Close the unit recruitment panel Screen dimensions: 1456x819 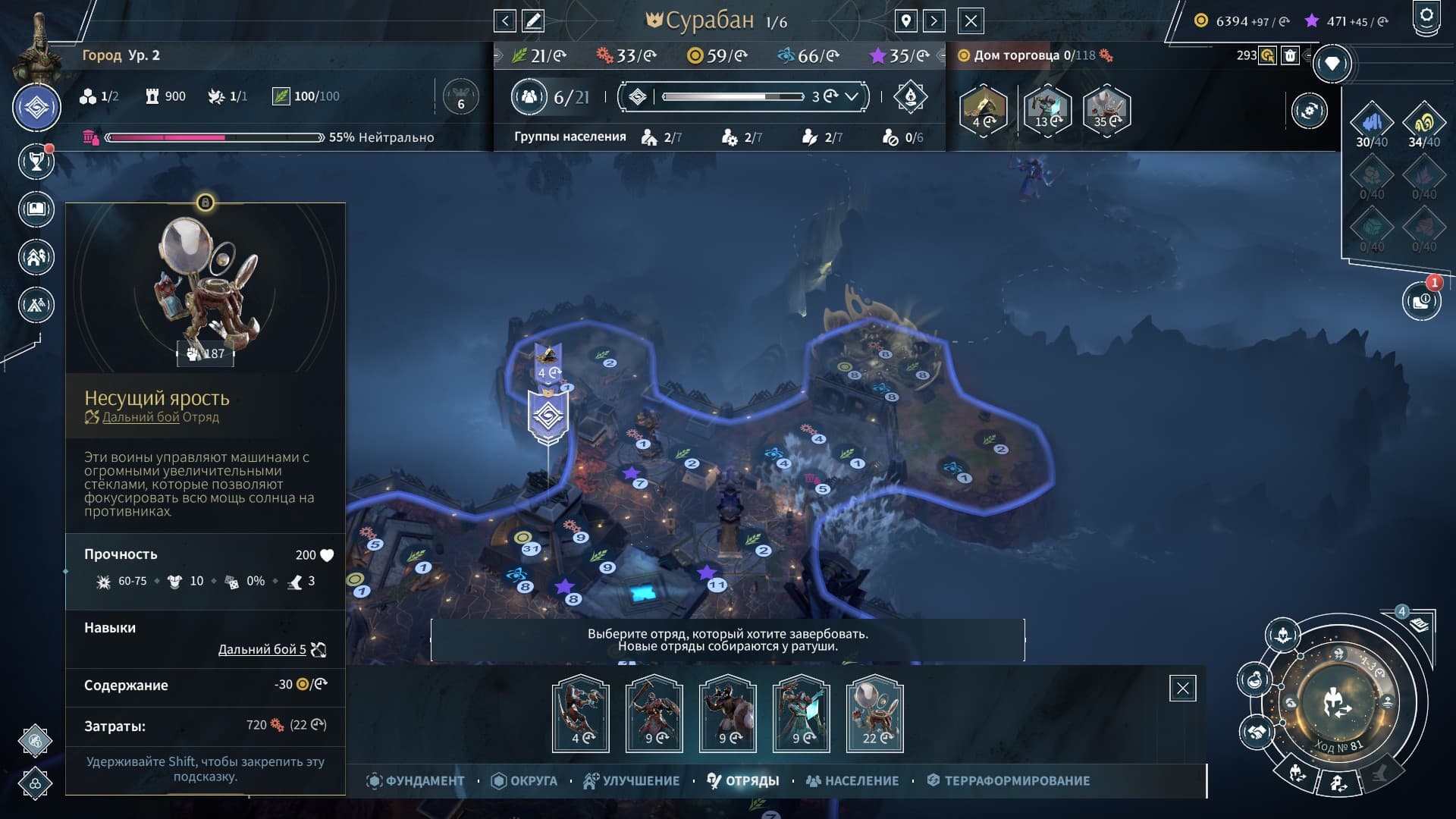tap(1182, 689)
